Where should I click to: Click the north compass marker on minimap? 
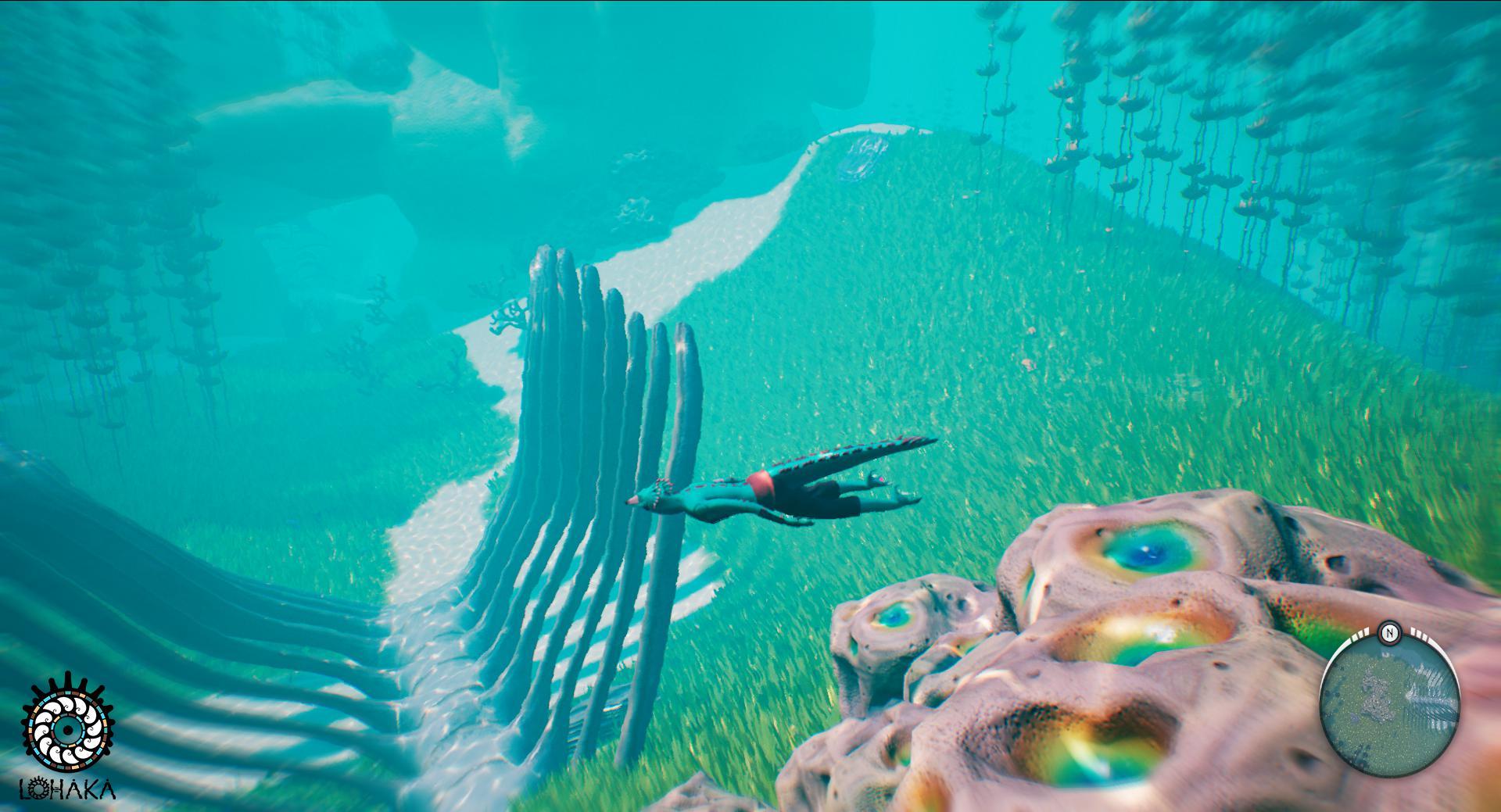1389,631
